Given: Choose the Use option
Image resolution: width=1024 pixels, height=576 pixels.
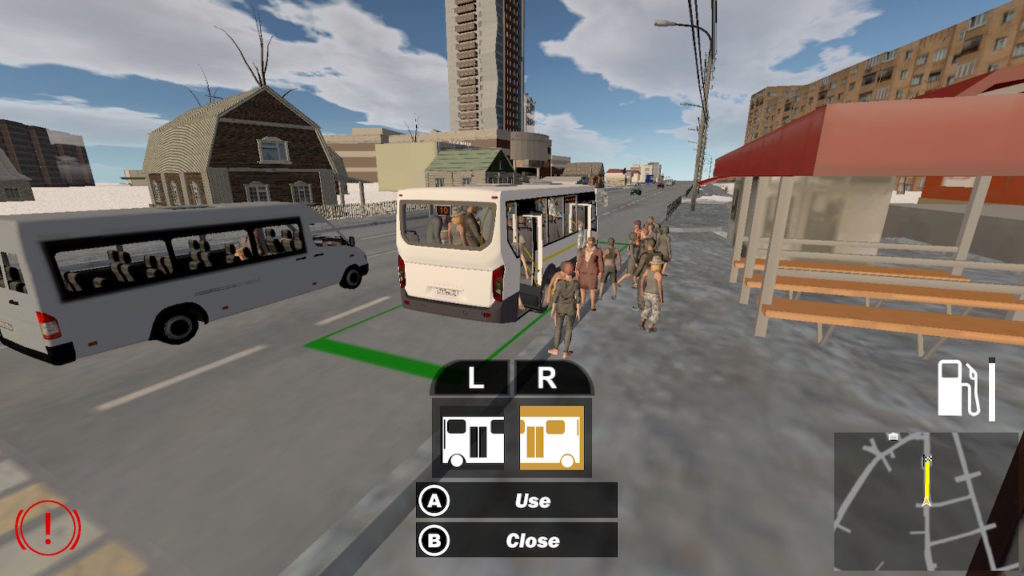Looking at the screenshot, I should pos(517,500).
